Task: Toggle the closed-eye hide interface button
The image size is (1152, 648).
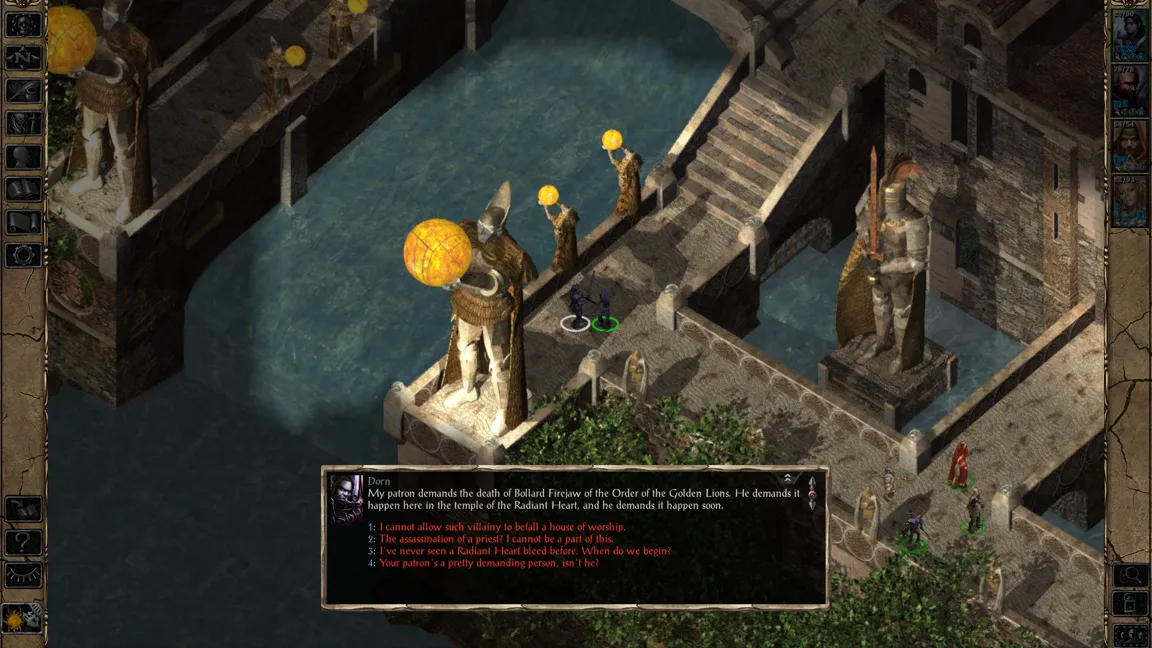Action: tap(23, 575)
